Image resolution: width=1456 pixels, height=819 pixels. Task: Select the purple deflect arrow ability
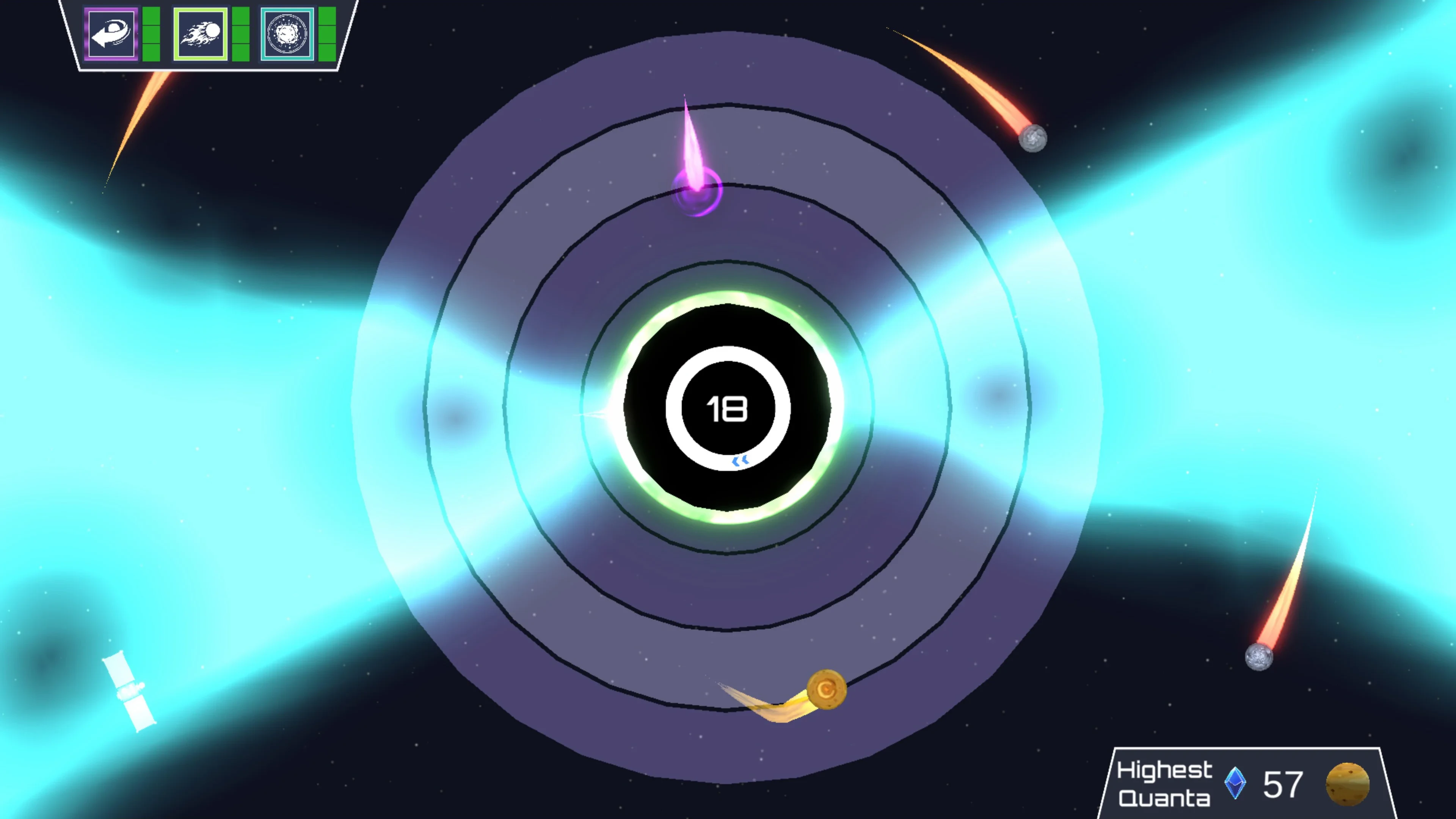tap(111, 34)
